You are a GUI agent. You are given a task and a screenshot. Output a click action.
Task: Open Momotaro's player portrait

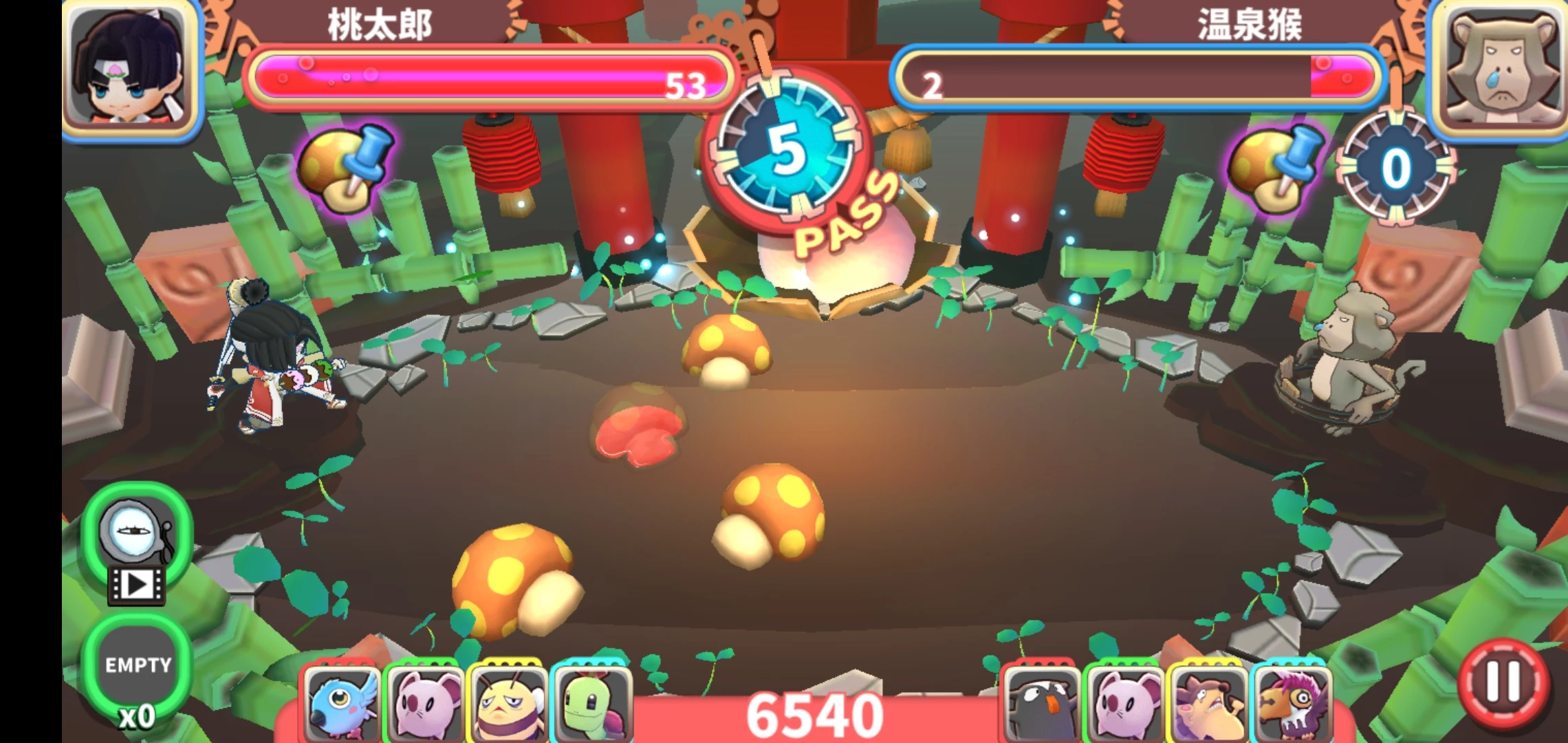pyautogui.click(x=131, y=69)
